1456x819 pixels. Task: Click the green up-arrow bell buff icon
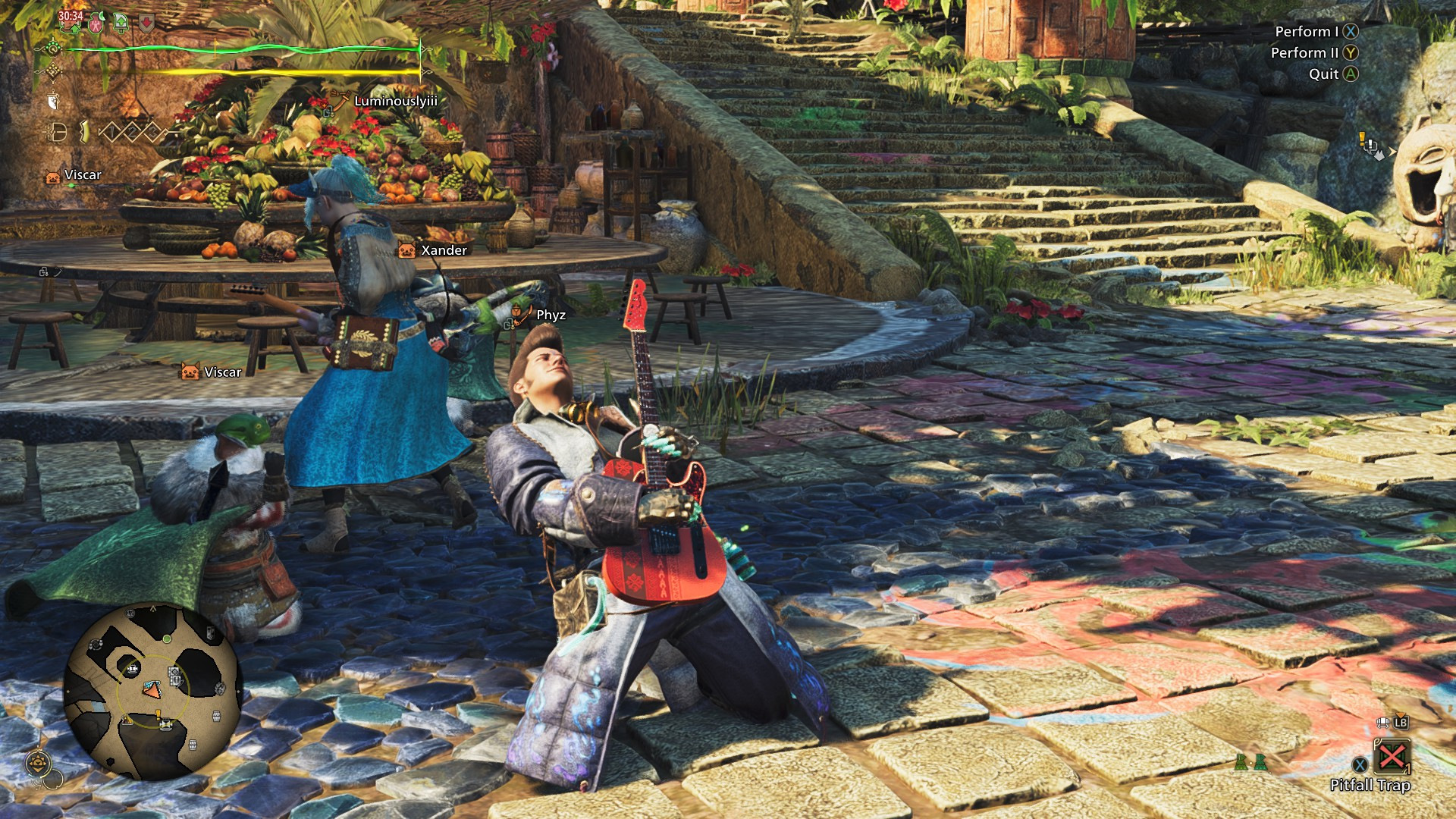tap(121, 24)
